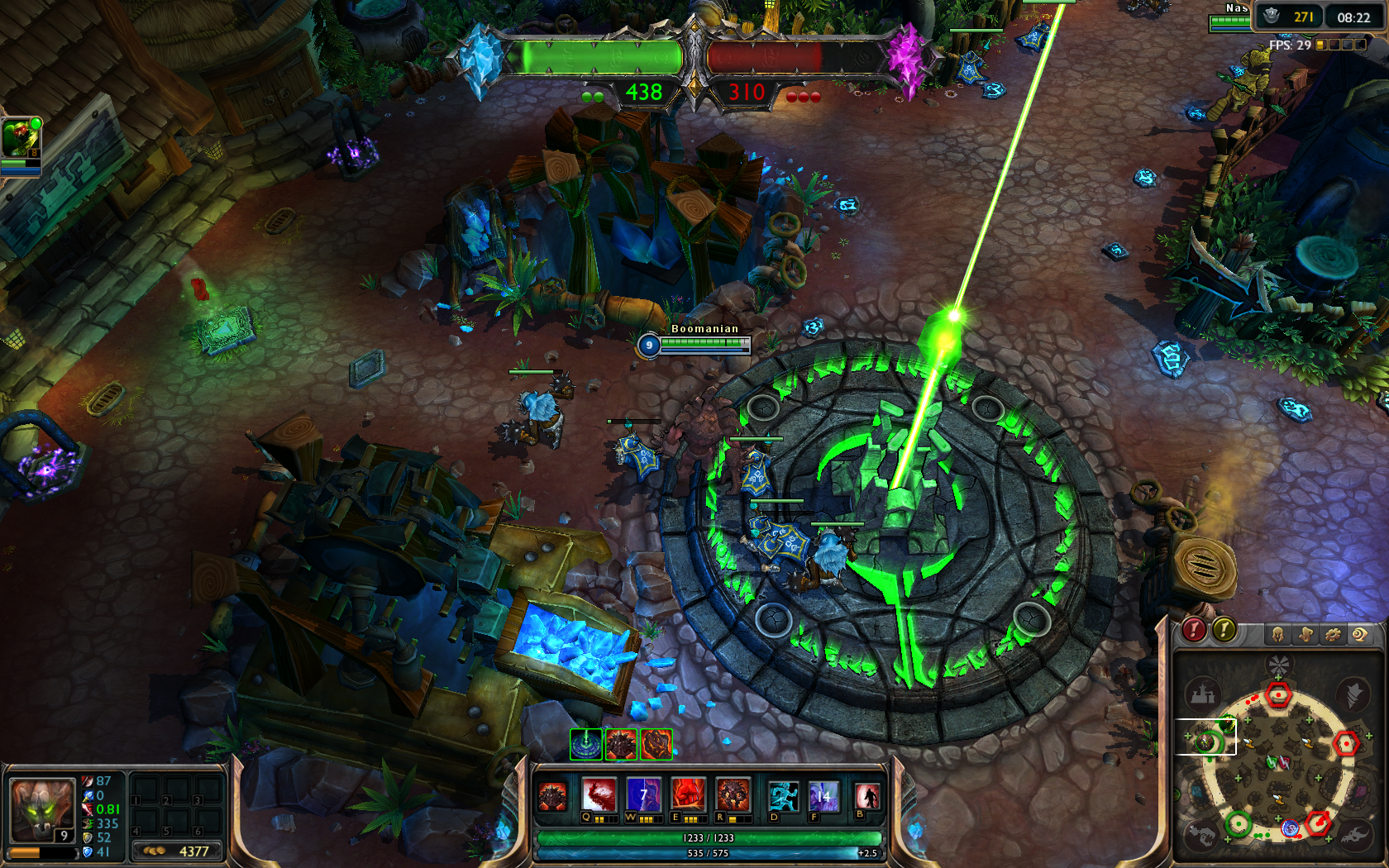The height and width of the screenshot is (868, 1389).
Task: Cast the Q blood-slash ability
Action: (x=599, y=794)
